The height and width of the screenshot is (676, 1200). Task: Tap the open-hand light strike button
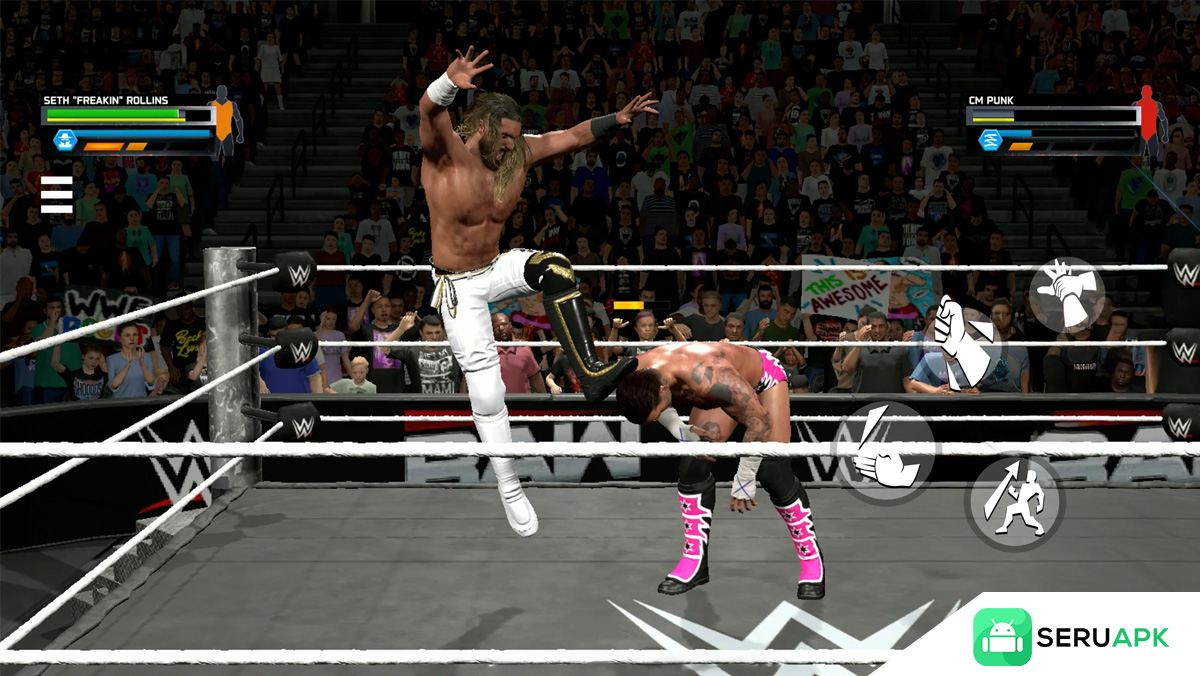(884, 451)
